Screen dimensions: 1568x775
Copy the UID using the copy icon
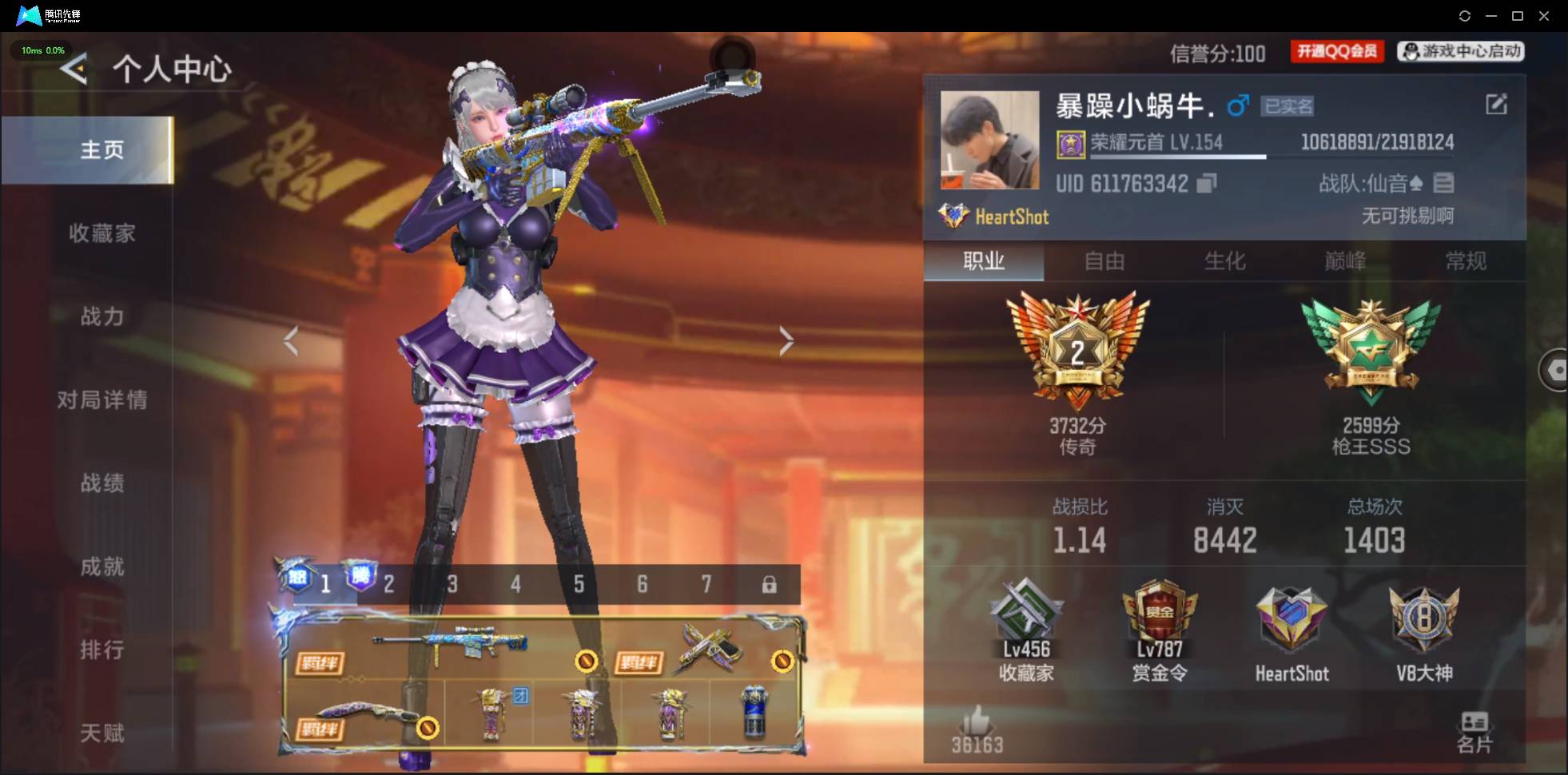tap(1206, 183)
